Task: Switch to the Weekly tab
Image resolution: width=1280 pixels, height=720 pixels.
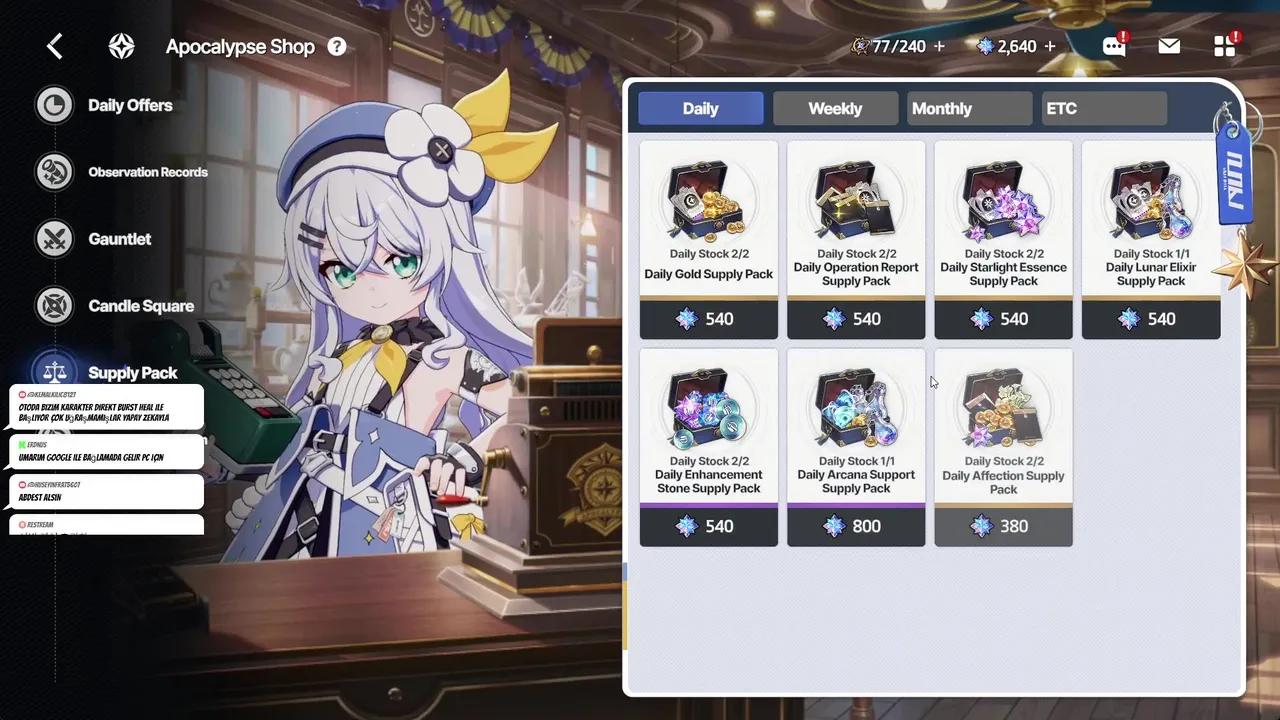Action: click(835, 108)
